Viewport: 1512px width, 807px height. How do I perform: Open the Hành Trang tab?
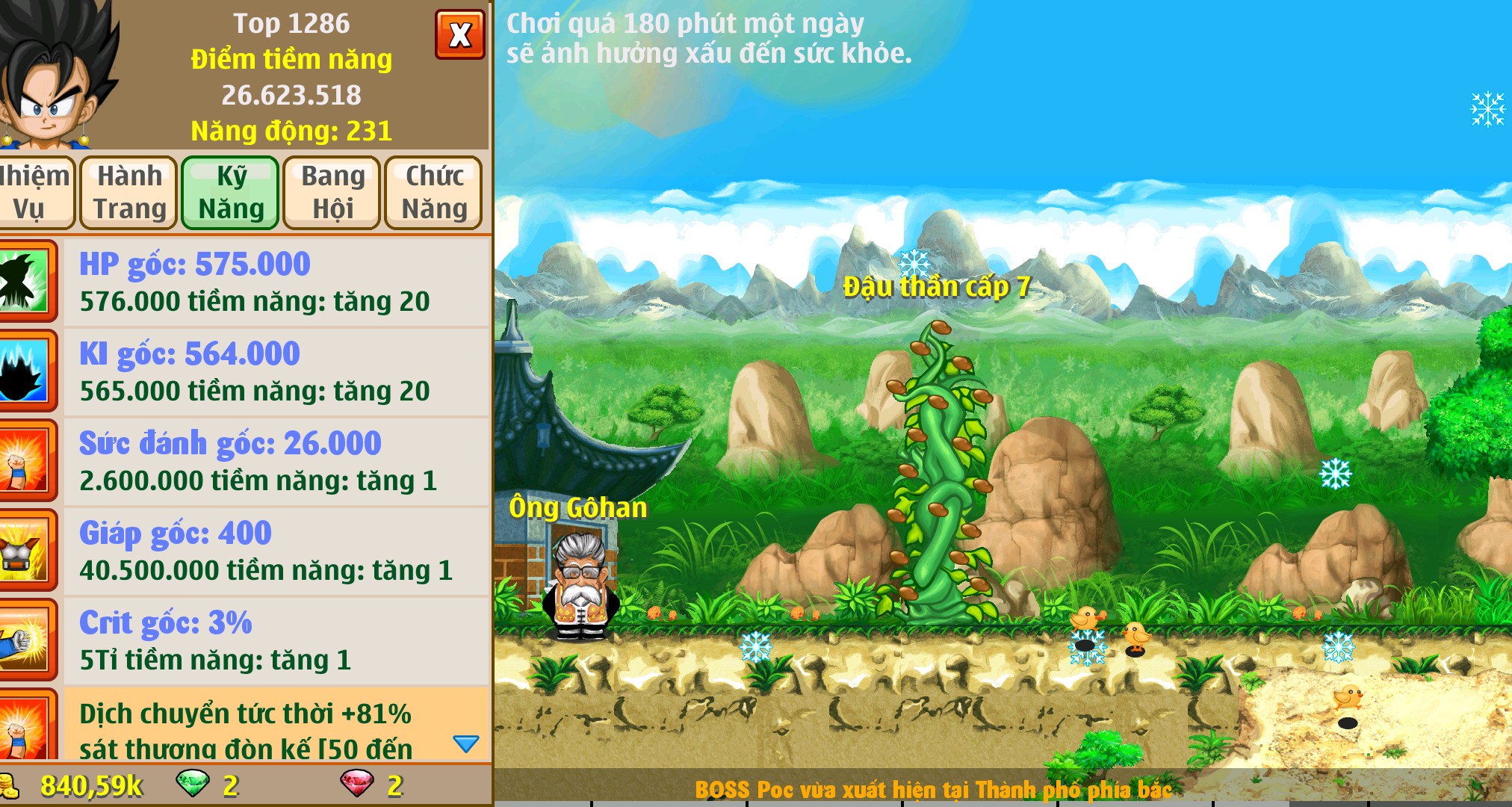129,192
